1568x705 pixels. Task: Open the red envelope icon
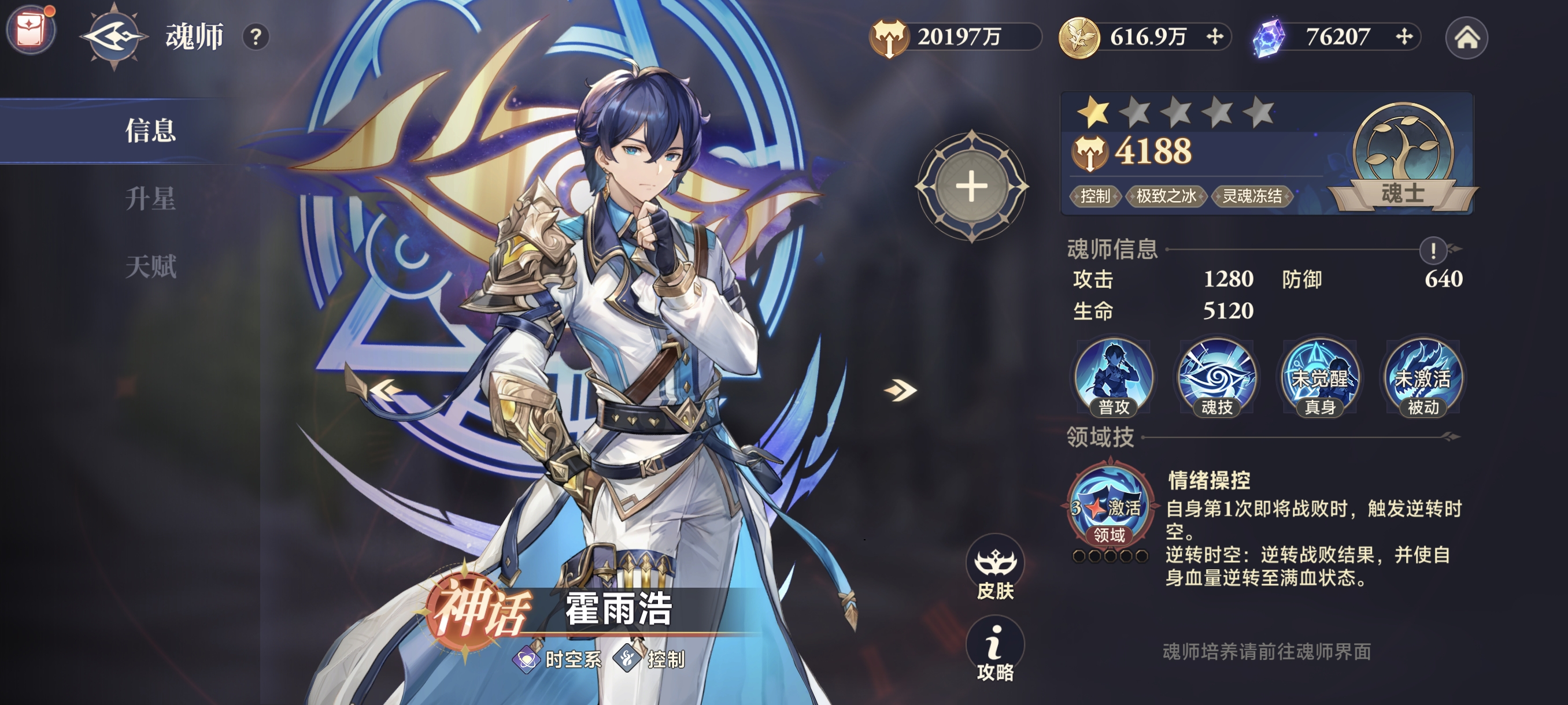[x=31, y=29]
